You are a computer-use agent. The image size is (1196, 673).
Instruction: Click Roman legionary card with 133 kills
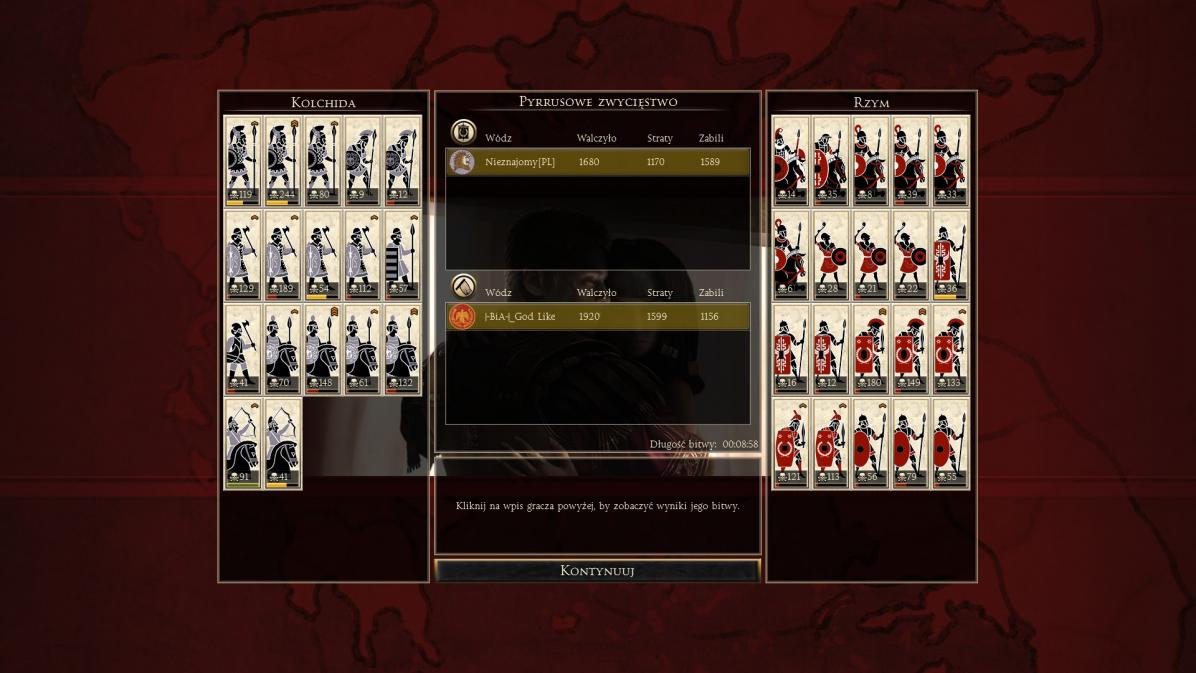pos(950,349)
